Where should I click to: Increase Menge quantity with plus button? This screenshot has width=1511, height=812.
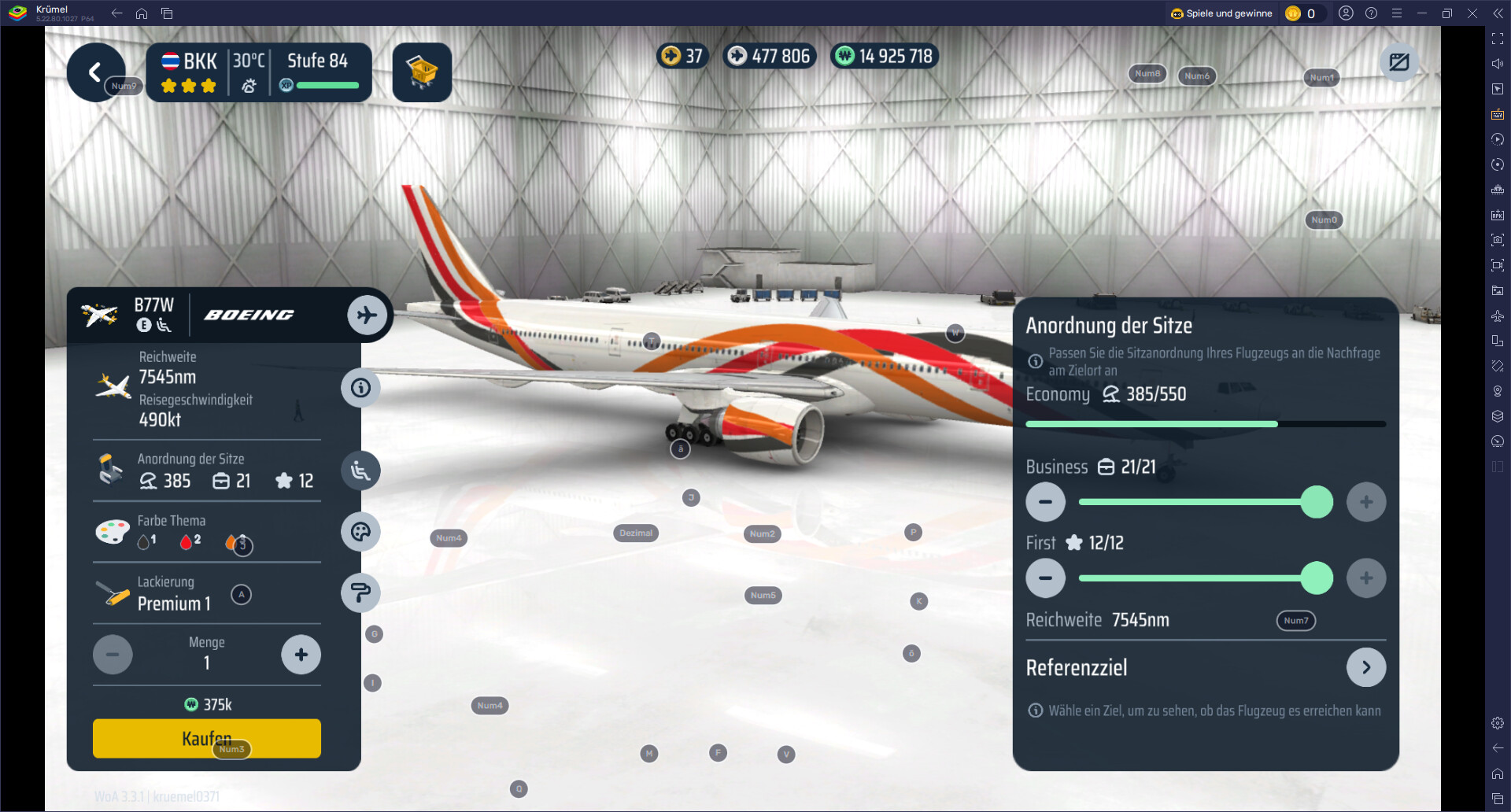pyautogui.click(x=301, y=655)
